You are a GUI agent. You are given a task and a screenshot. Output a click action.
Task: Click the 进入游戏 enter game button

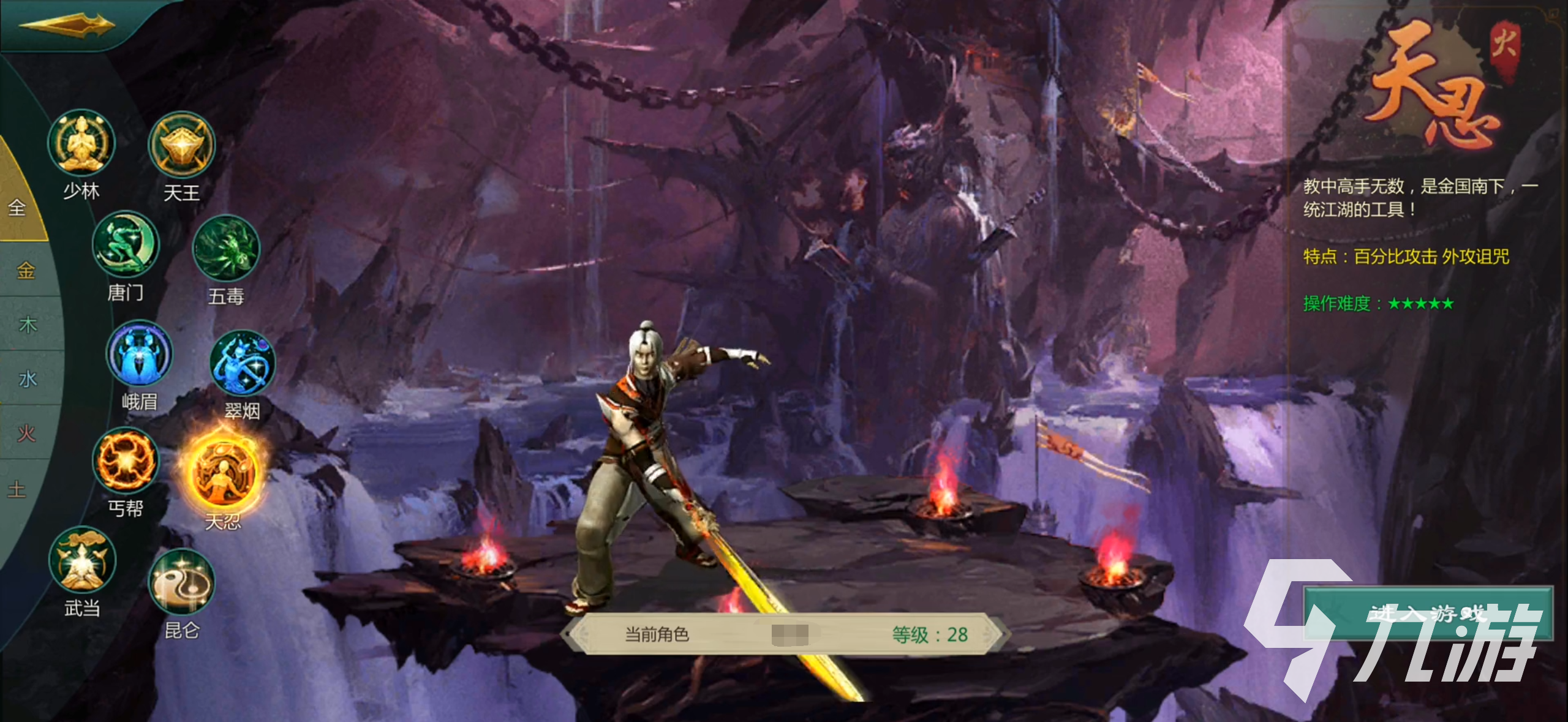(1427, 614)
